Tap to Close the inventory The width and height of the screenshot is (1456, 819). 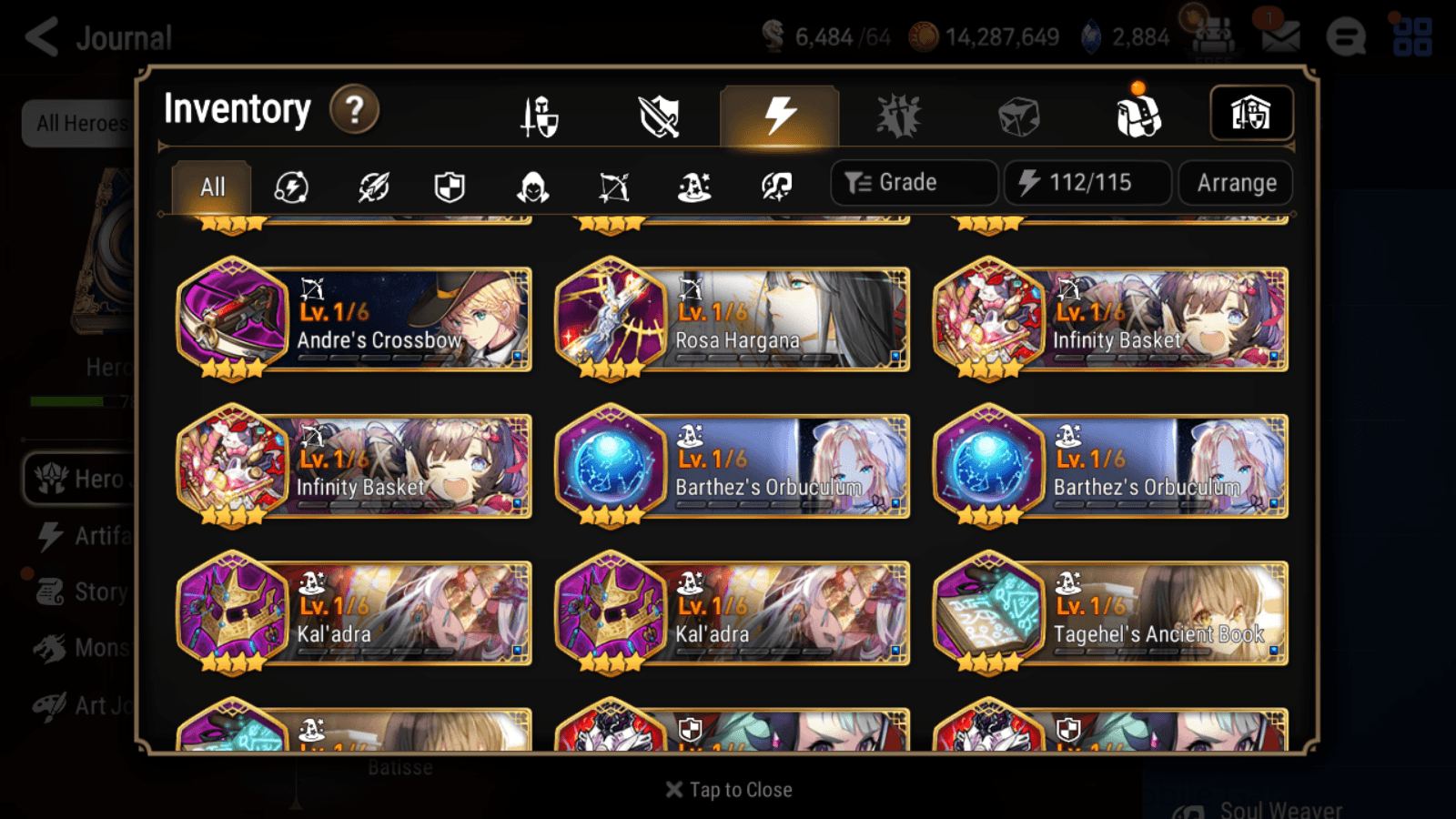point(728,789)
